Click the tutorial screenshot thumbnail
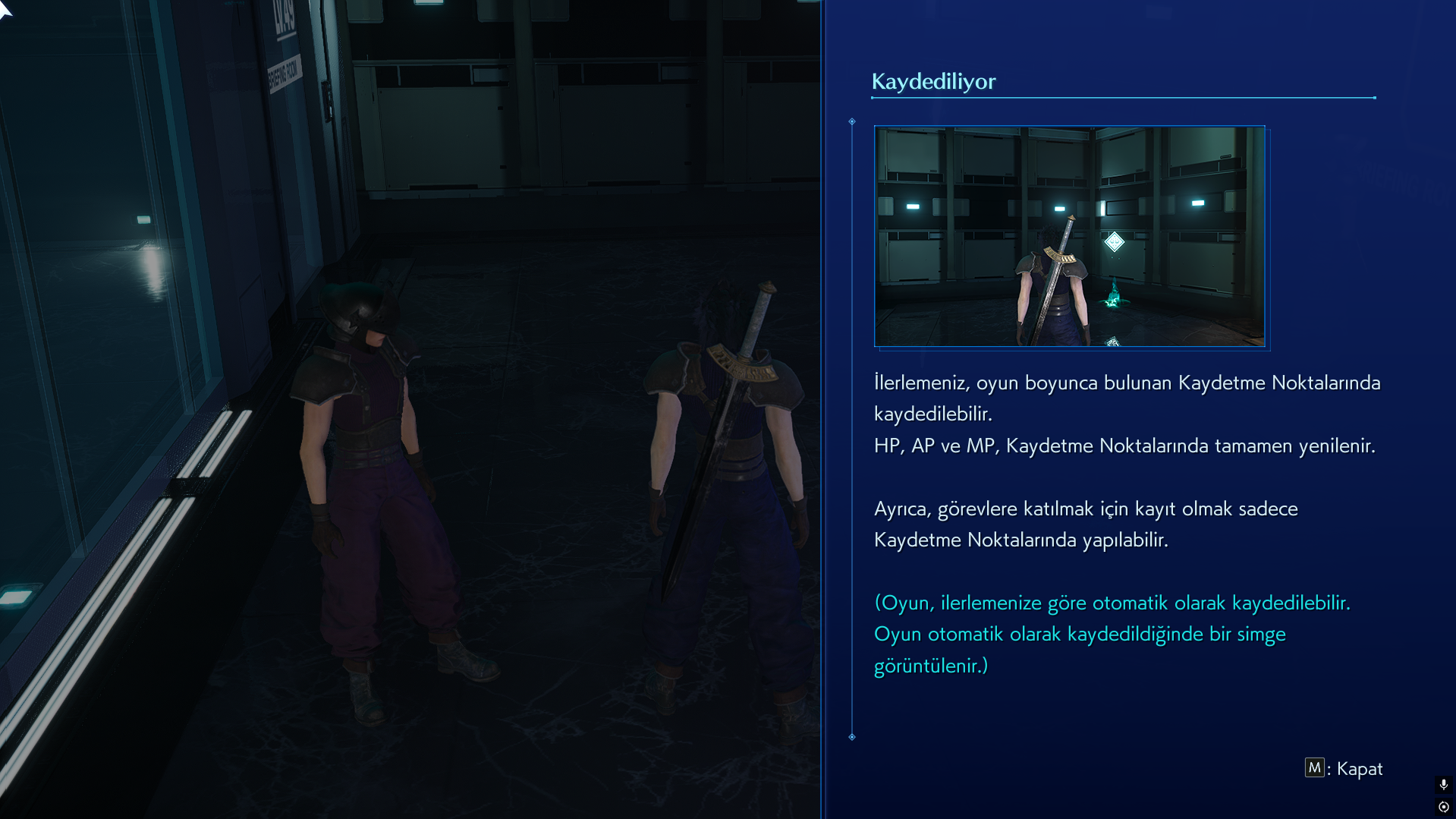The height and width of the screenshot is (819, 1456). pos(1070,236)
